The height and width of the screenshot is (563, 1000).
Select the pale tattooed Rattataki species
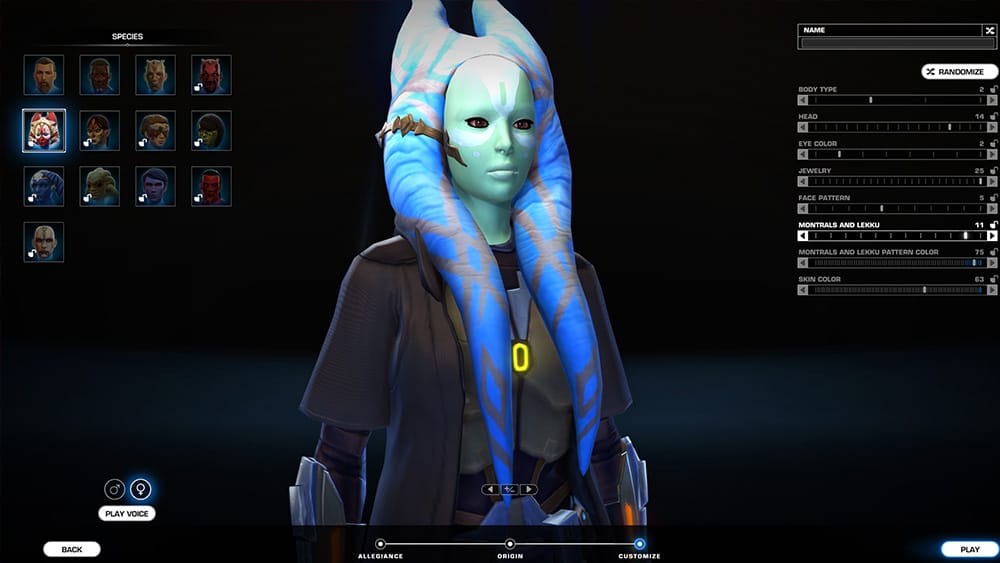(x=44, y=242)
